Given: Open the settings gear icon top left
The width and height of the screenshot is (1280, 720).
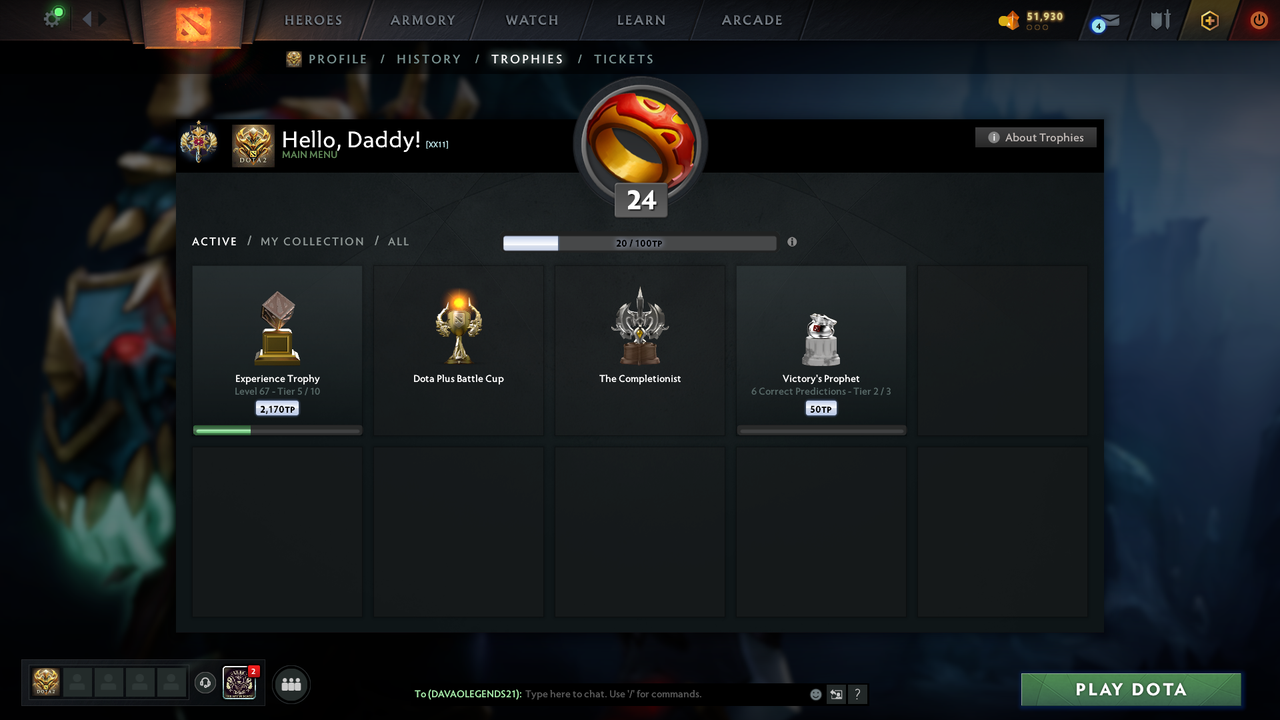Looking at the screenshot, I should 53,17.
